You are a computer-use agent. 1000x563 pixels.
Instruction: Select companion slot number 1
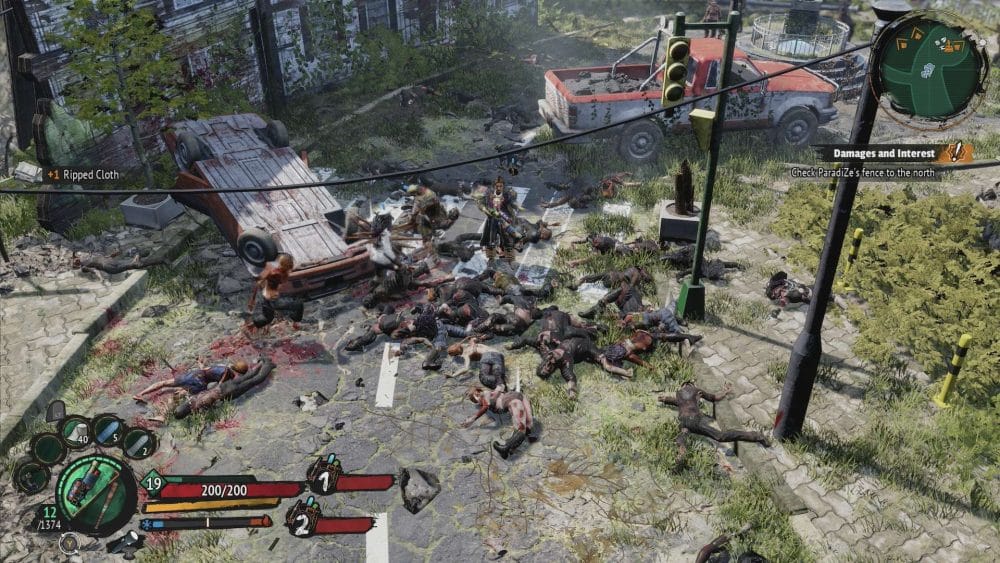pyautogui.click(x=323, y=476)
